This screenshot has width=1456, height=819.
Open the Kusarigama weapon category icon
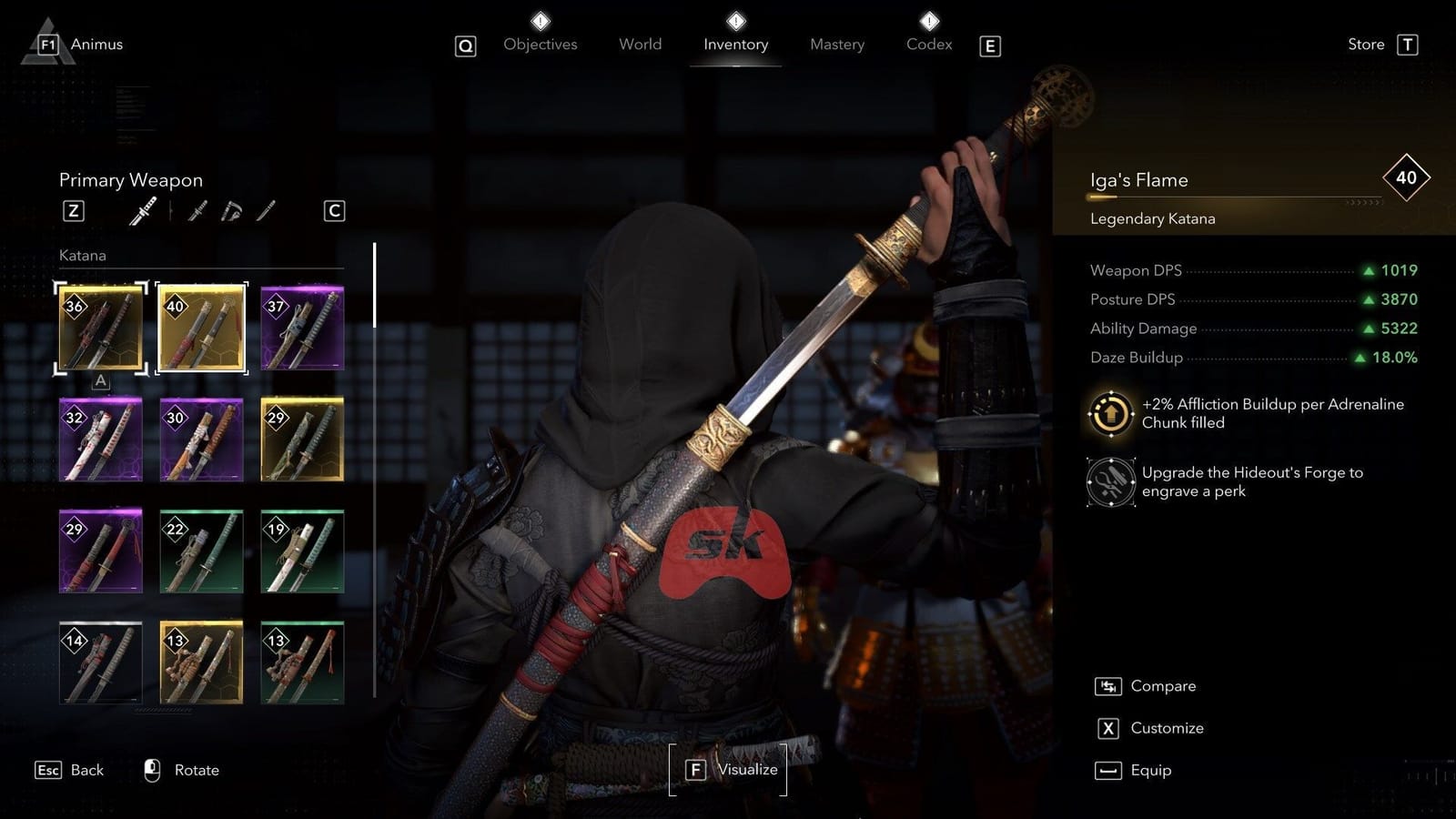point(230,209)
